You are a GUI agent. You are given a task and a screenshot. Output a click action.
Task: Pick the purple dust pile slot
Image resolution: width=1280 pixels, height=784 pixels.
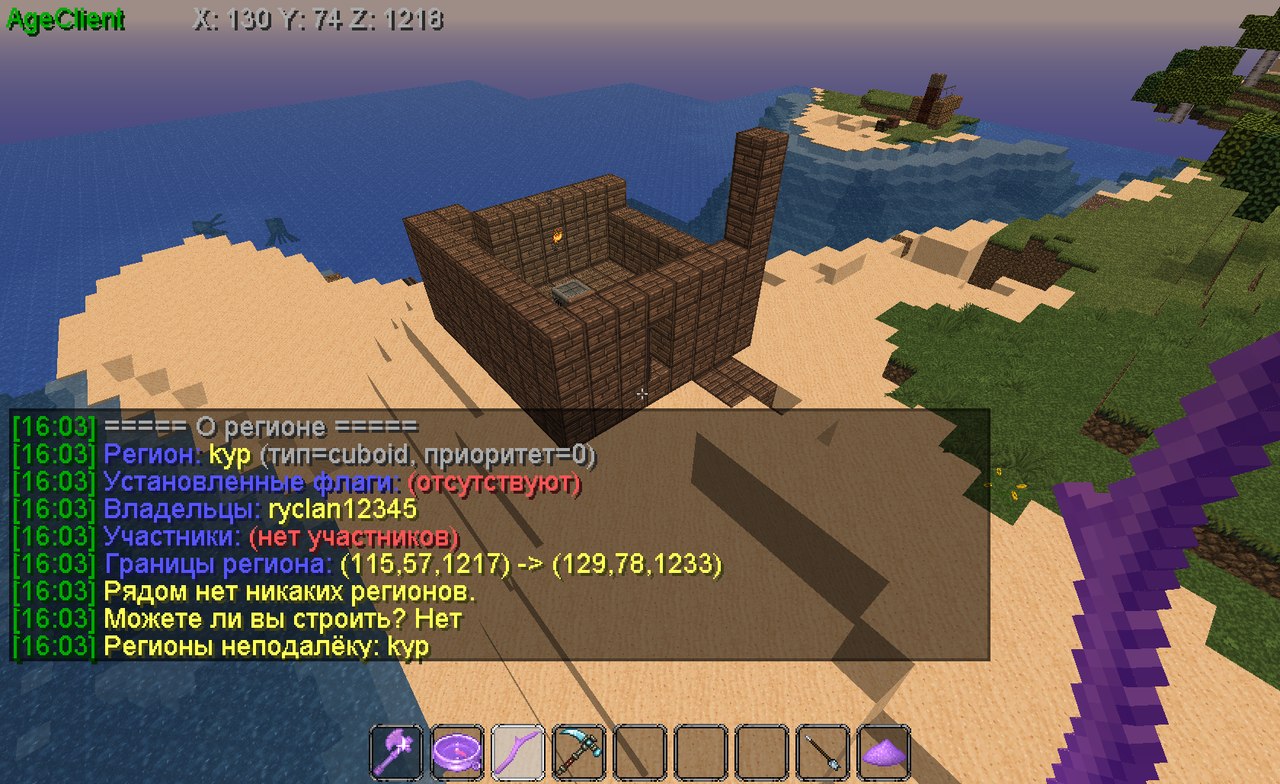(x=884, y=751)
